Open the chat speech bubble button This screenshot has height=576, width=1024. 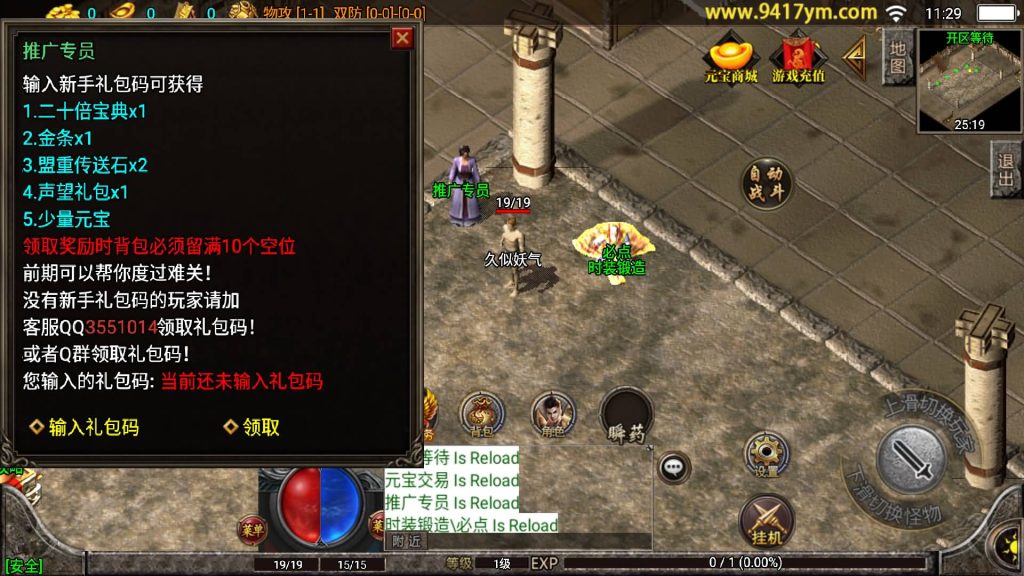pyautogui.click(x=674, y=465)
